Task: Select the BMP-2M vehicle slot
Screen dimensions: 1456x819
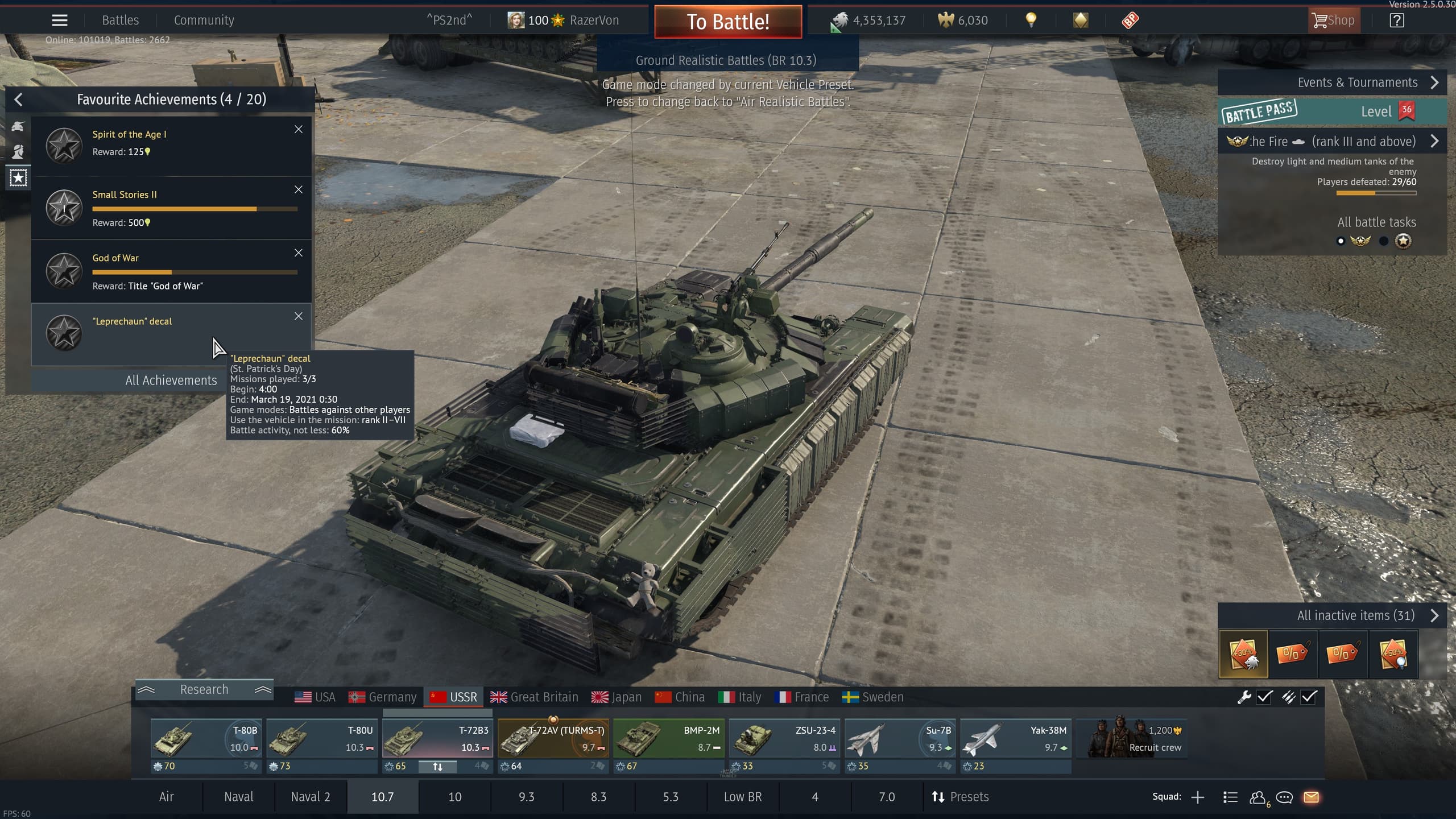Action: click(x=668, y=738)
